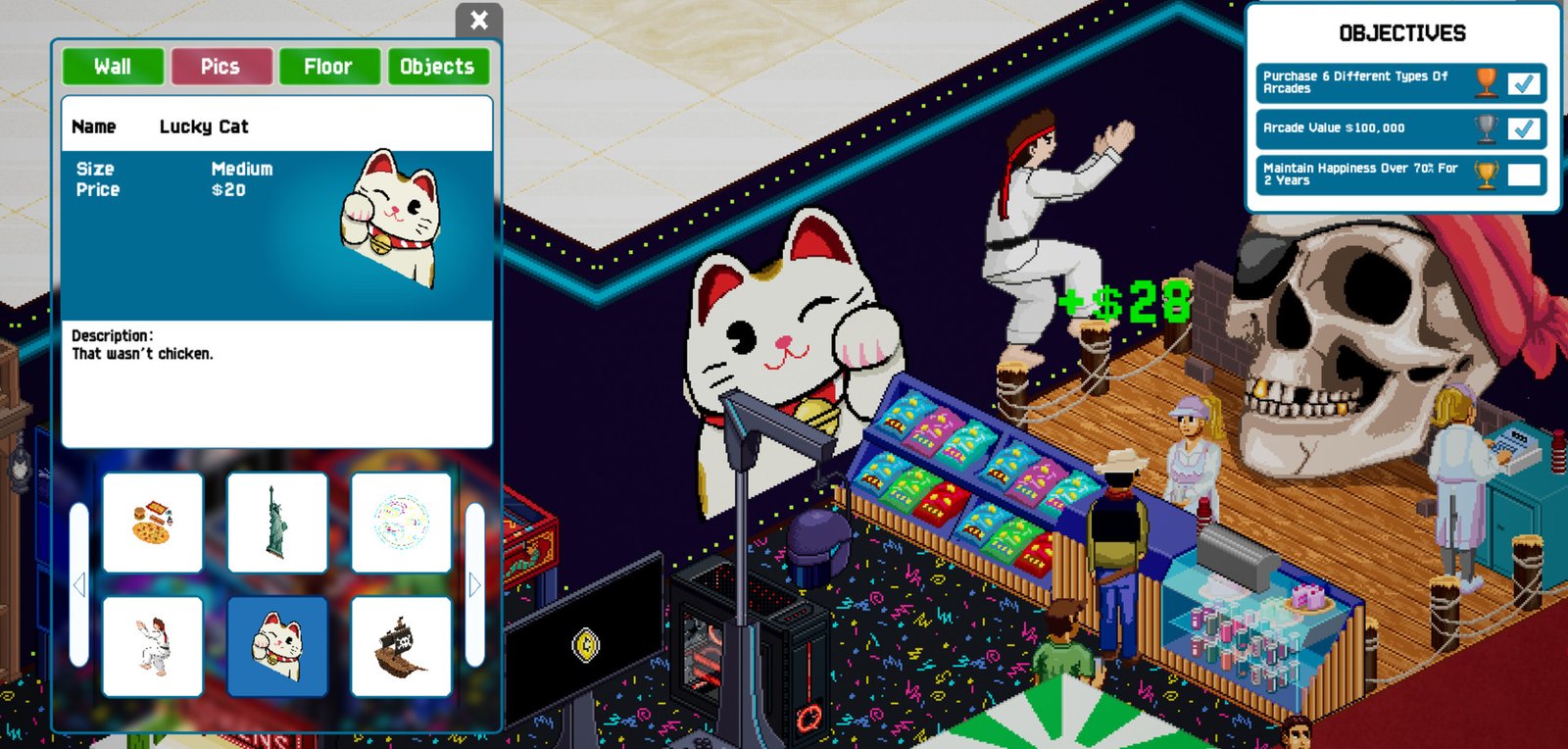The width and height of the screenshot is (1568, 749).
Task: Switch to the Wall tab
Action: click(x=112, y=66)
